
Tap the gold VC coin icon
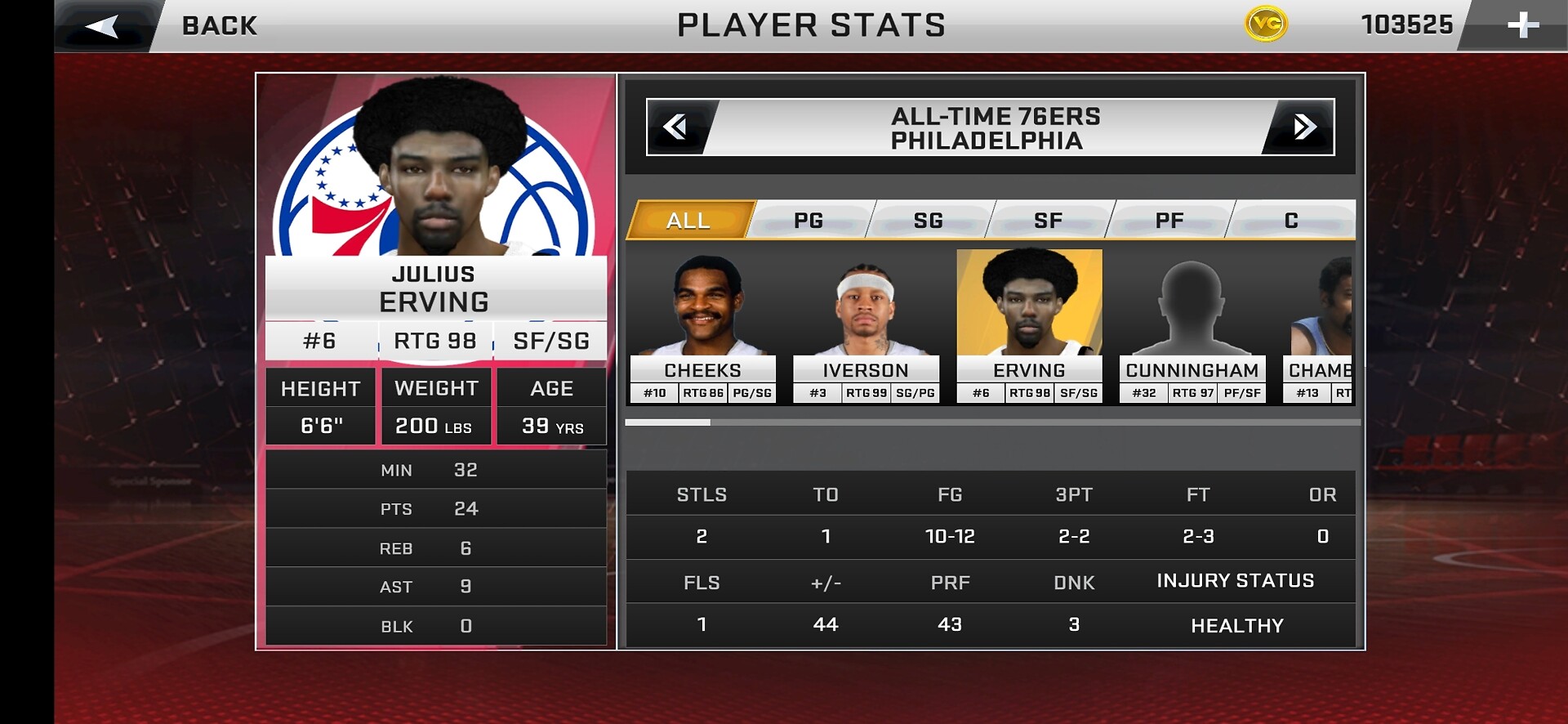tap(1266, 25)
